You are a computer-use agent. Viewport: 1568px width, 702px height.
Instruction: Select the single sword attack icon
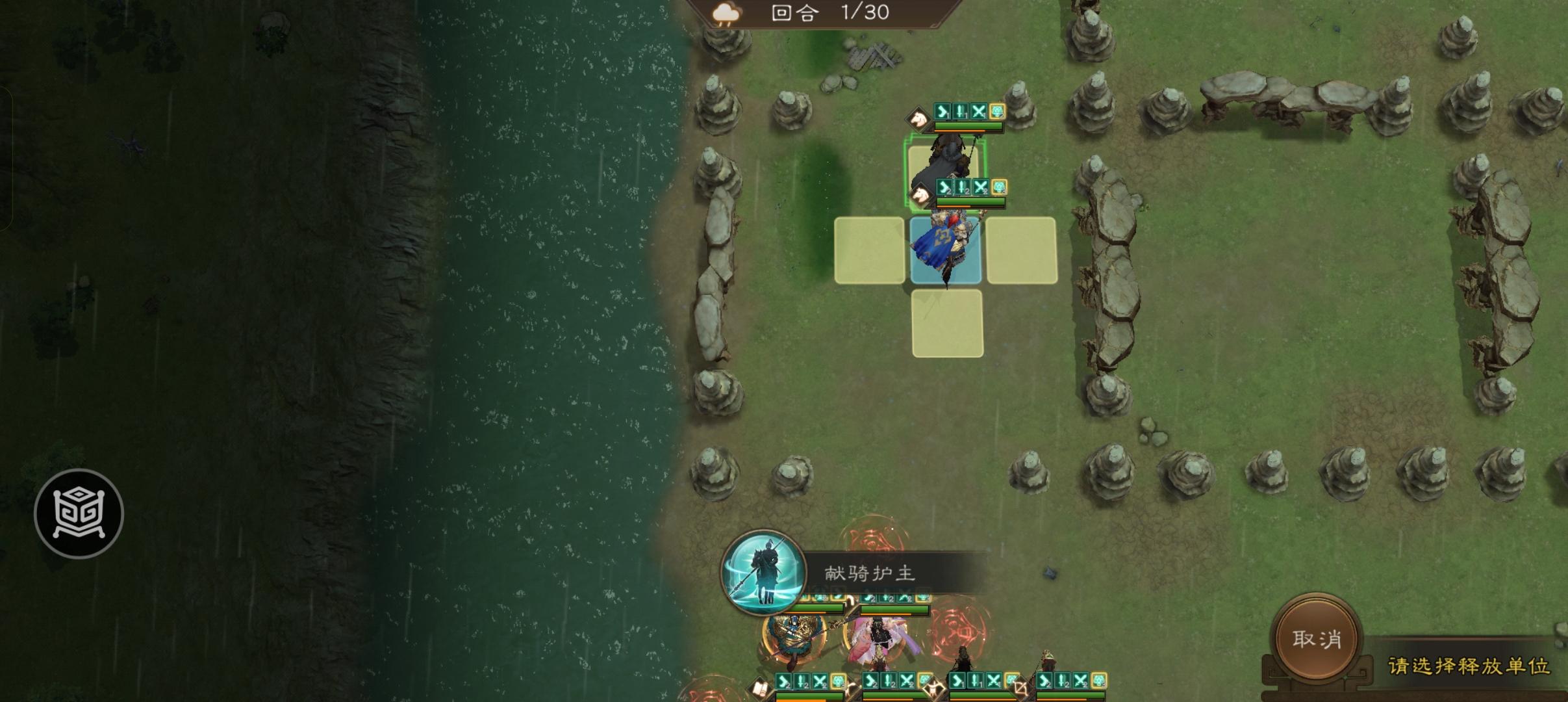960,112
